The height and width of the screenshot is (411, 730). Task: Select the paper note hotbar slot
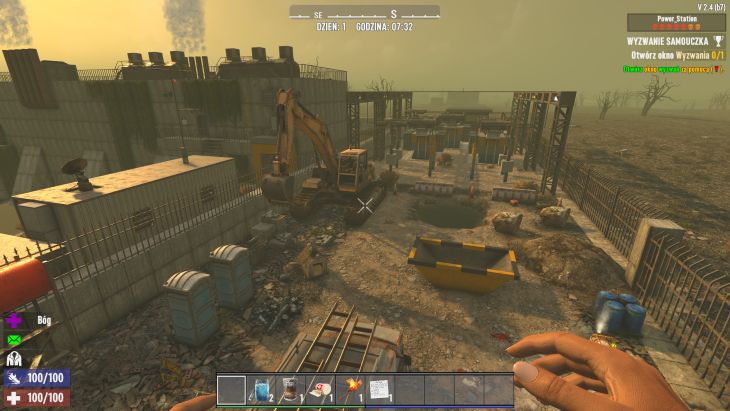tap(379, 390)
